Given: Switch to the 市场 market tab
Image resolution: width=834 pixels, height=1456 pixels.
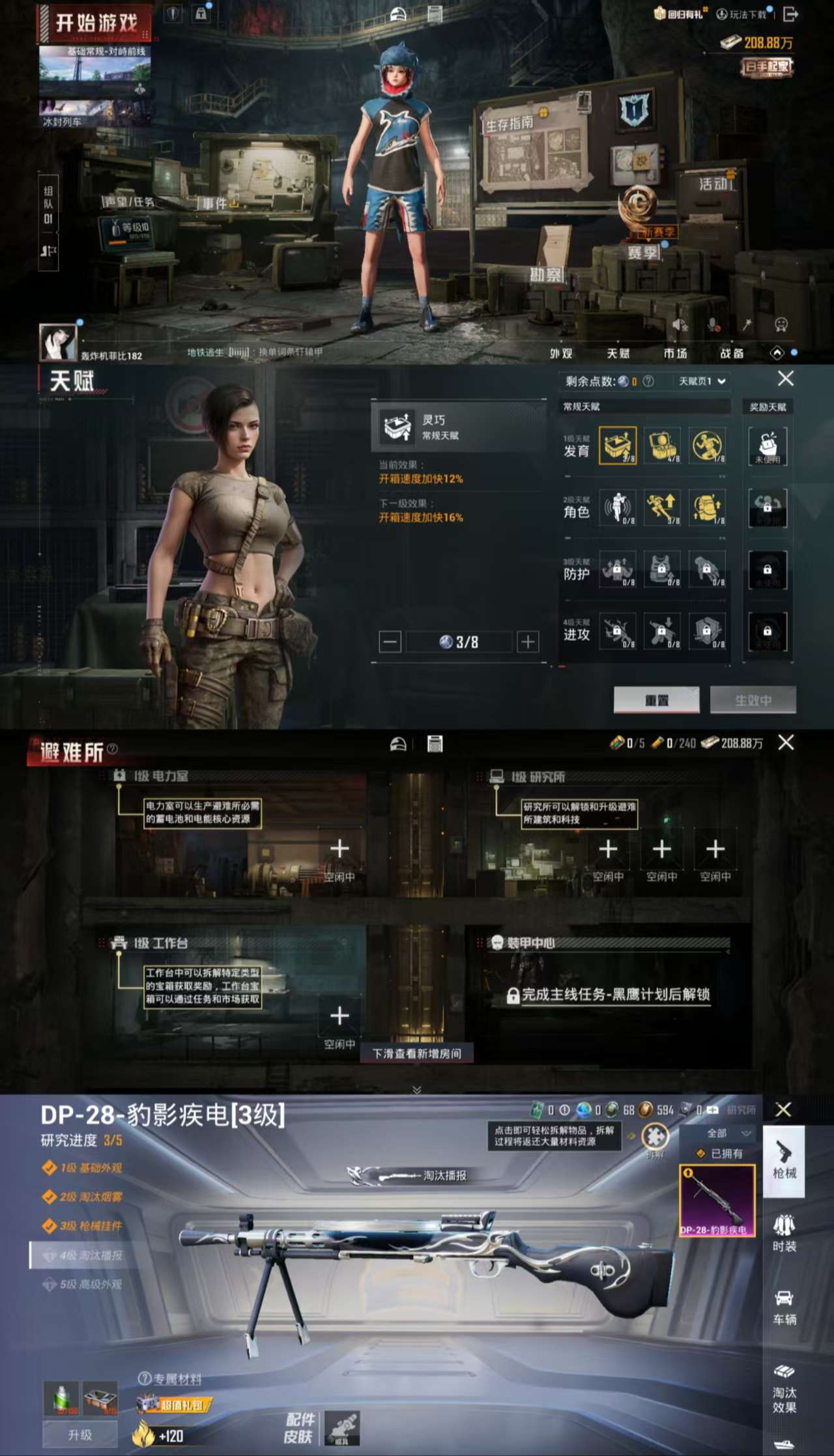Looking at the screenshot, I should (x=676, y=354).
